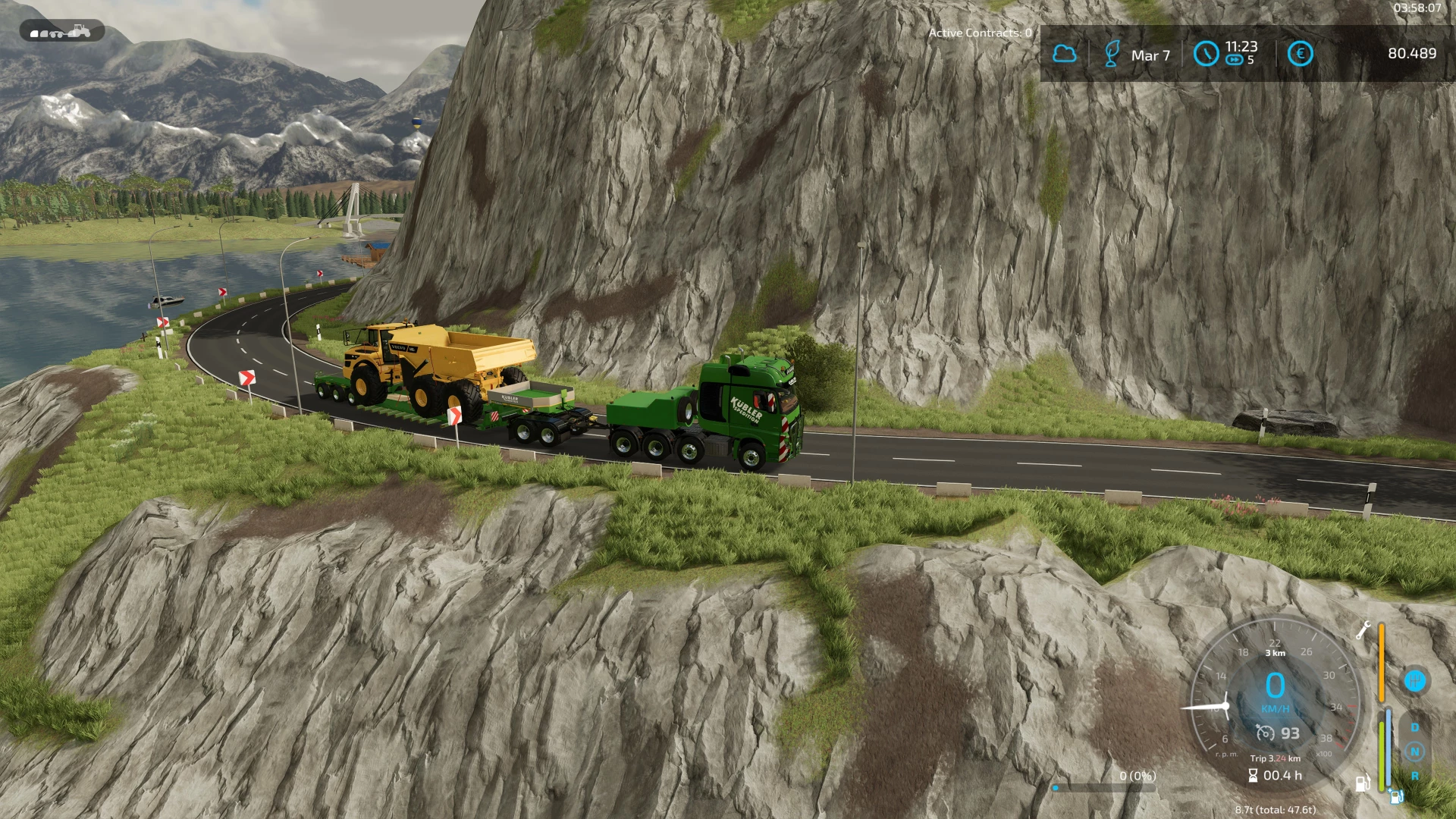Open the weather cloud icon
Image resolution: width=1456 pixels, height=819 pixels.
[x=1064, y=54]
